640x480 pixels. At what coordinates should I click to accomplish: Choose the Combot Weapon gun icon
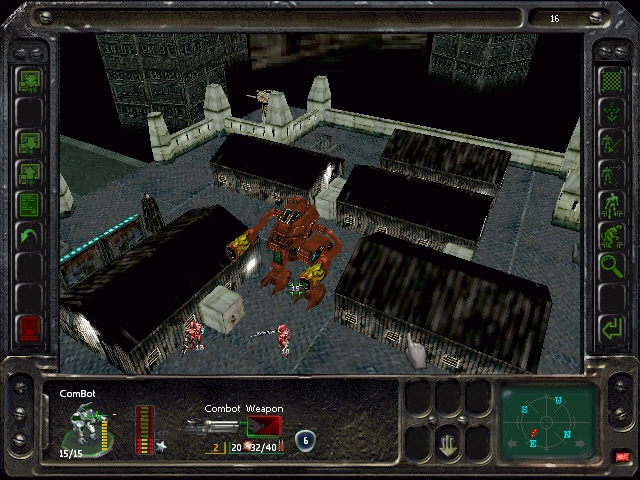[x=213, y=427]
